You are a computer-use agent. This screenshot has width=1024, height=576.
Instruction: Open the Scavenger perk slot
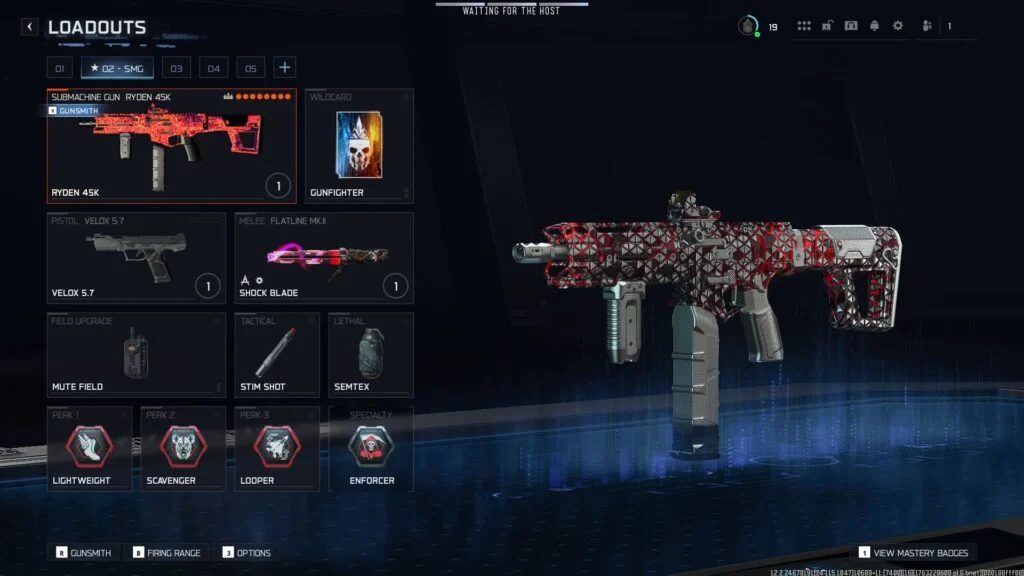pyautogui.click(x=183, y=449)
